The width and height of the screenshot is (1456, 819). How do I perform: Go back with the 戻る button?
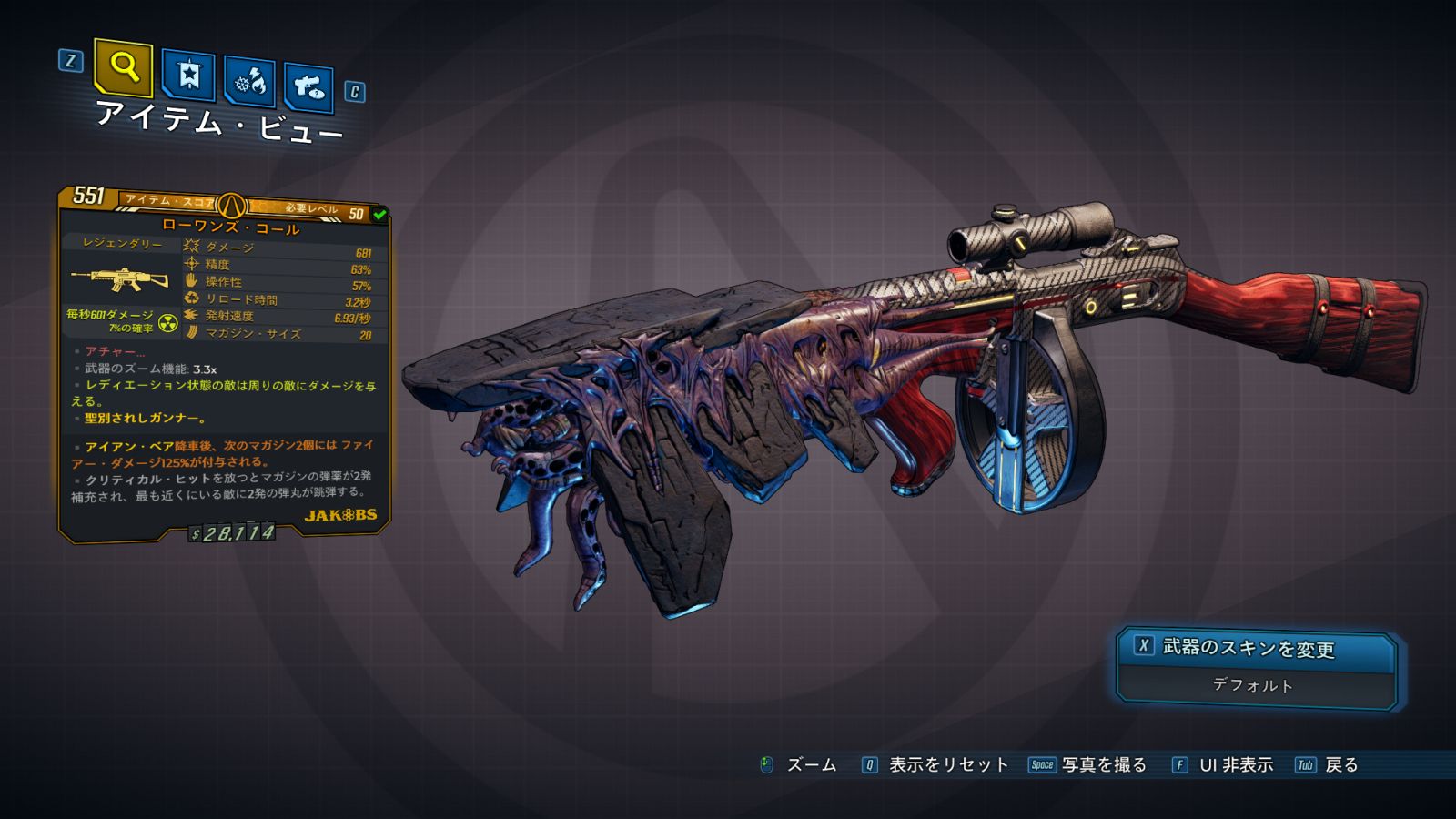pos(1327,765)
